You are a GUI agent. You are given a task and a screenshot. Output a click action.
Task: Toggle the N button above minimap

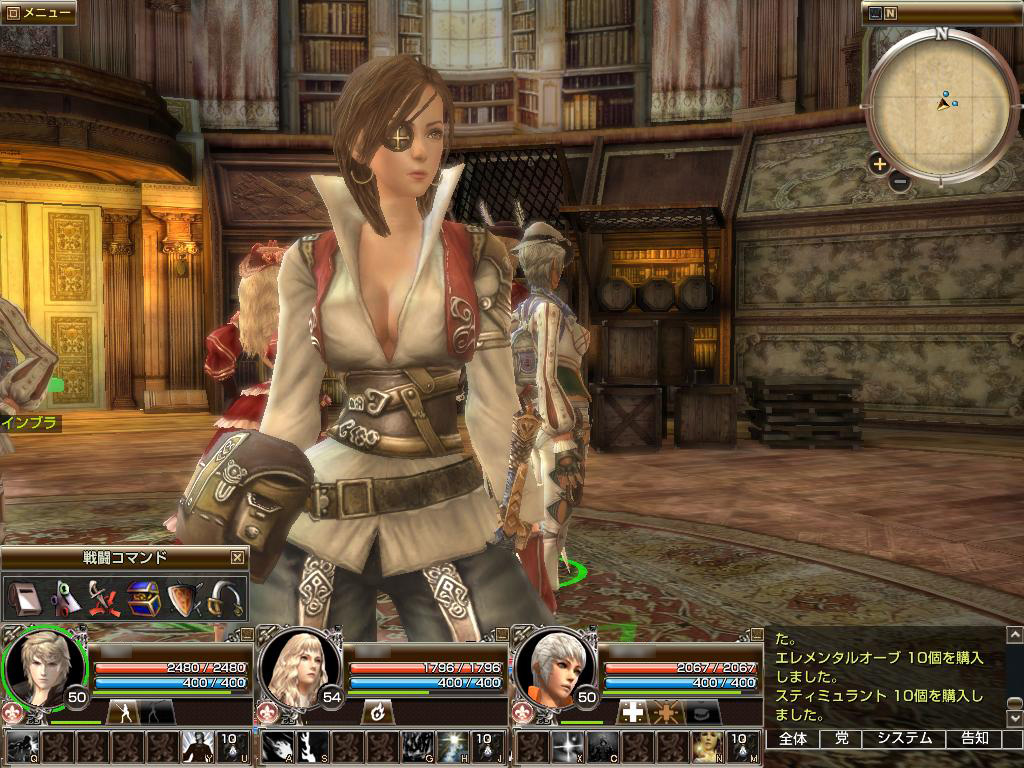click(x=890, y=13)
